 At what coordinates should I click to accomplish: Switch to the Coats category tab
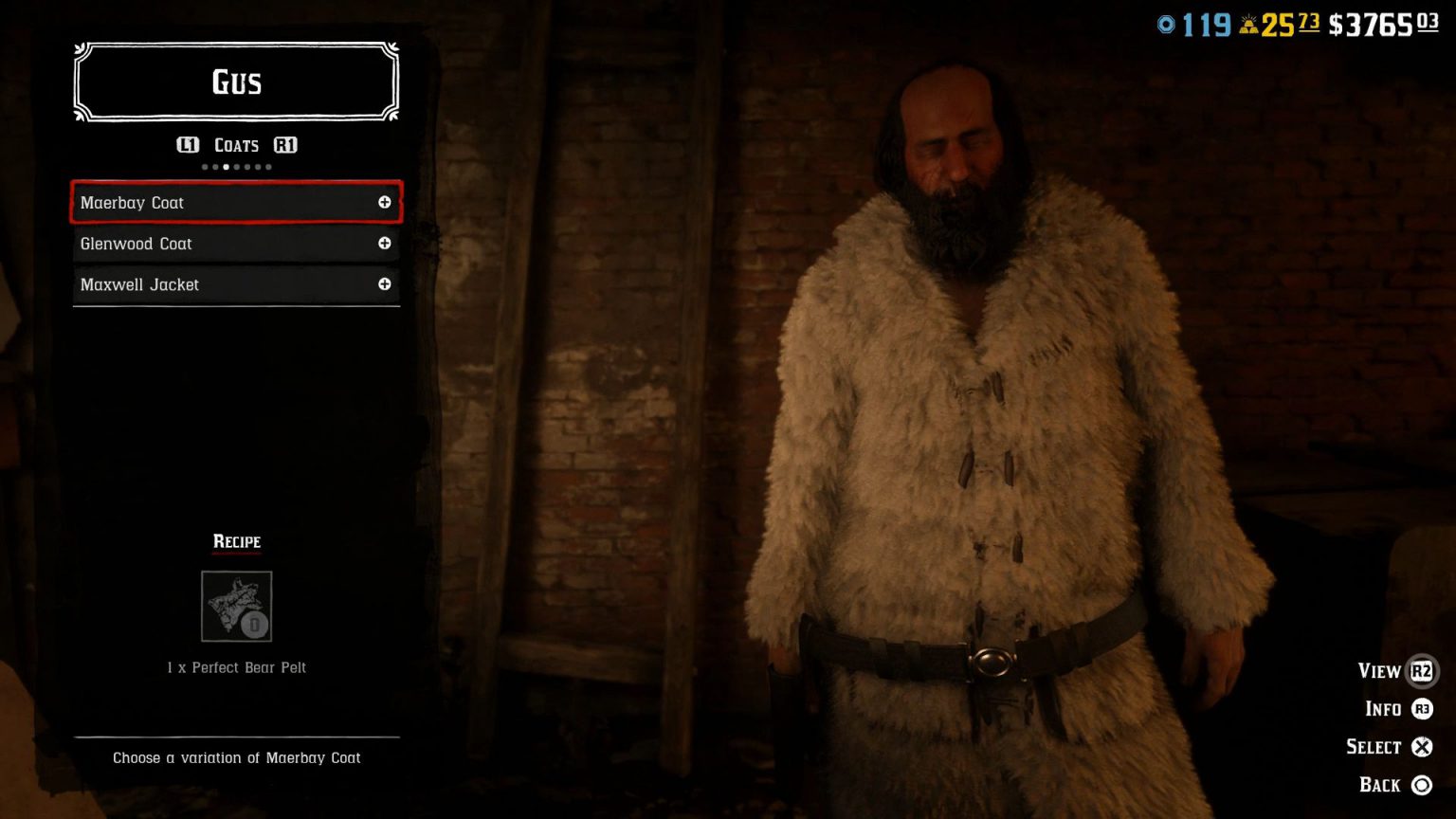pos(236,145)
